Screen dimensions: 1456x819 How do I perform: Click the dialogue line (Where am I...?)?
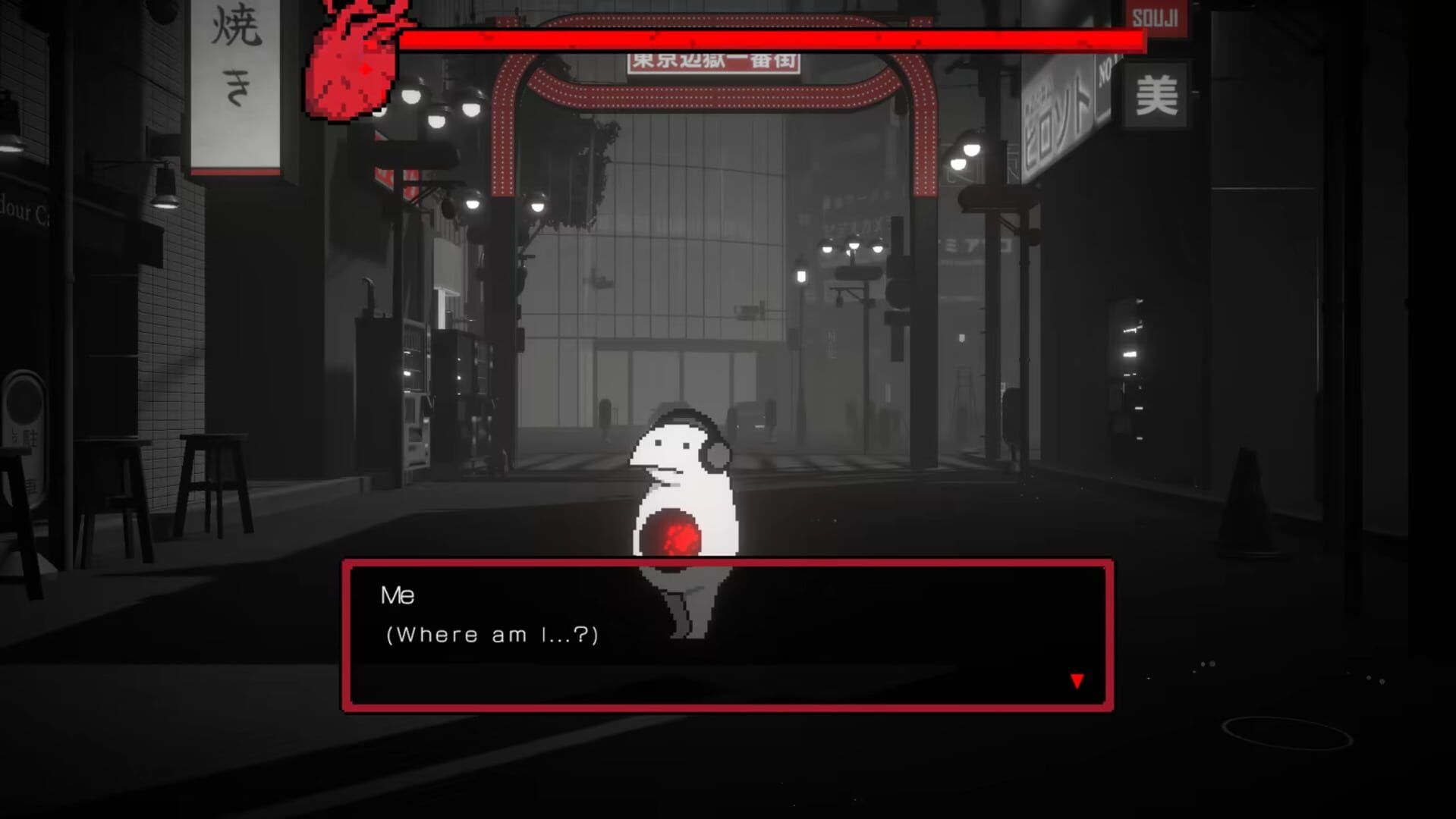(x=492, y=635)
